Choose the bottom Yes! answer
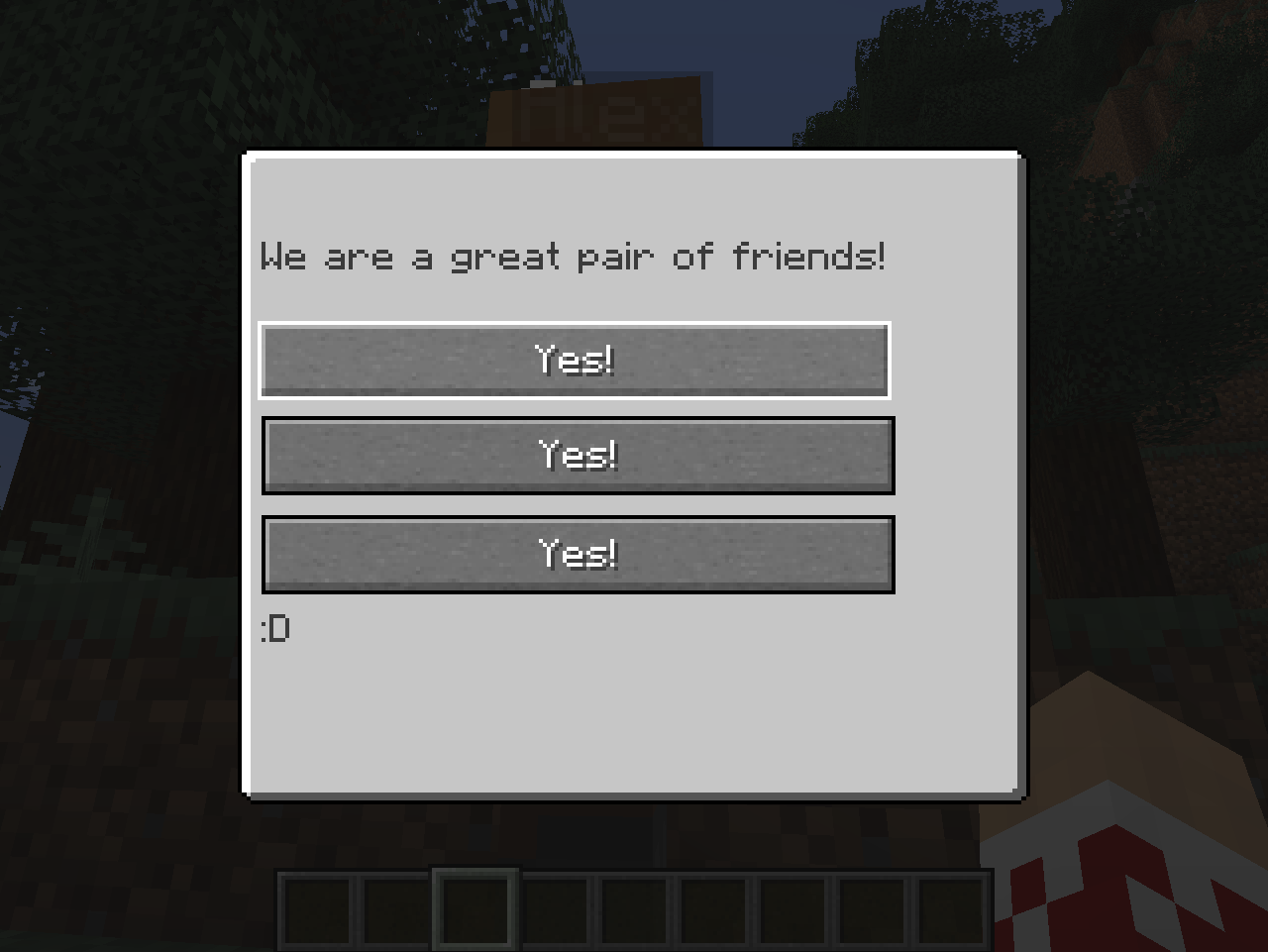Image resolution: width=1268 pixels, height=952 pixels. pos(578,554)
